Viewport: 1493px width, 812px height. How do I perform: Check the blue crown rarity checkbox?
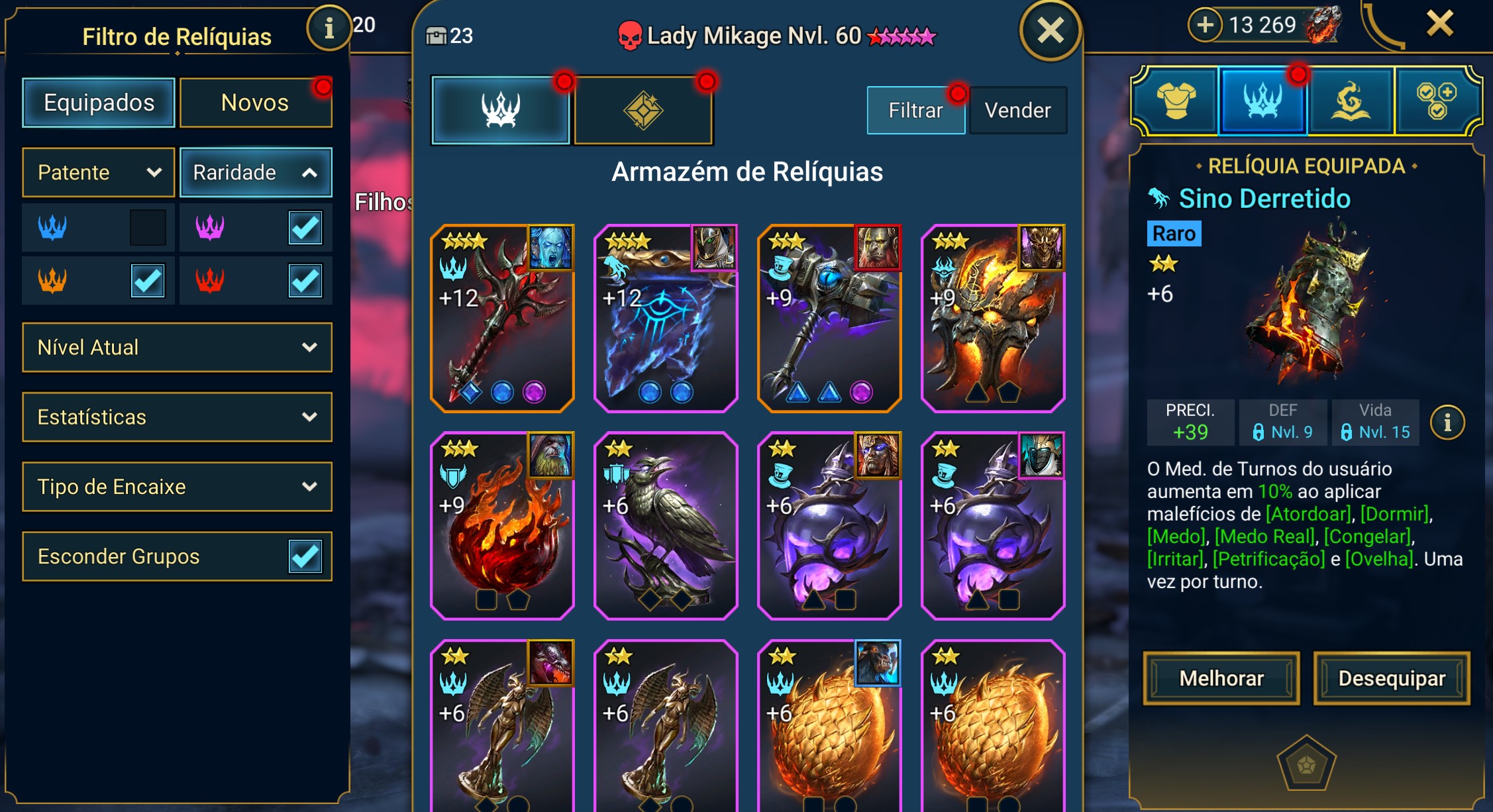[148, 228]
